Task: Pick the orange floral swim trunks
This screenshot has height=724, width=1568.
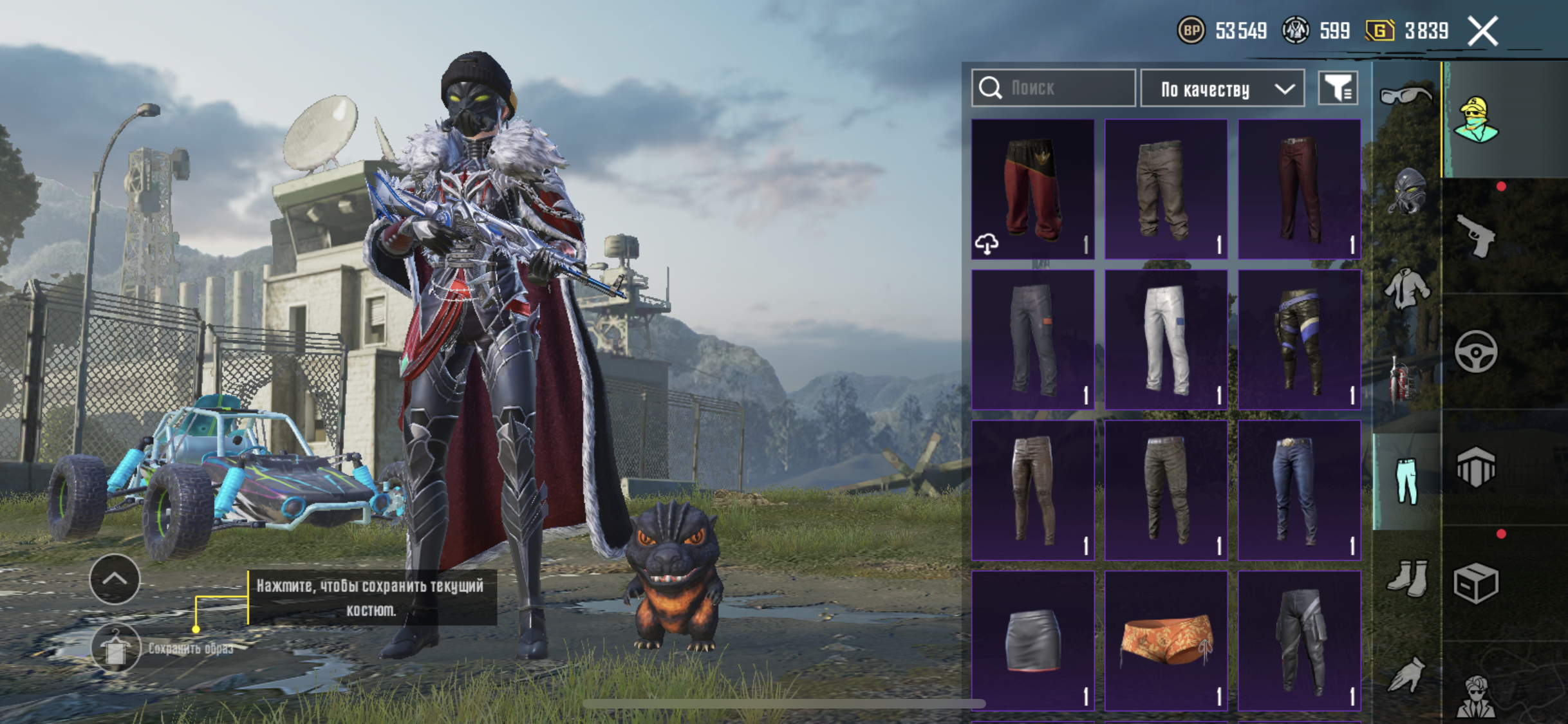Action: click(x=1166, y=640)
